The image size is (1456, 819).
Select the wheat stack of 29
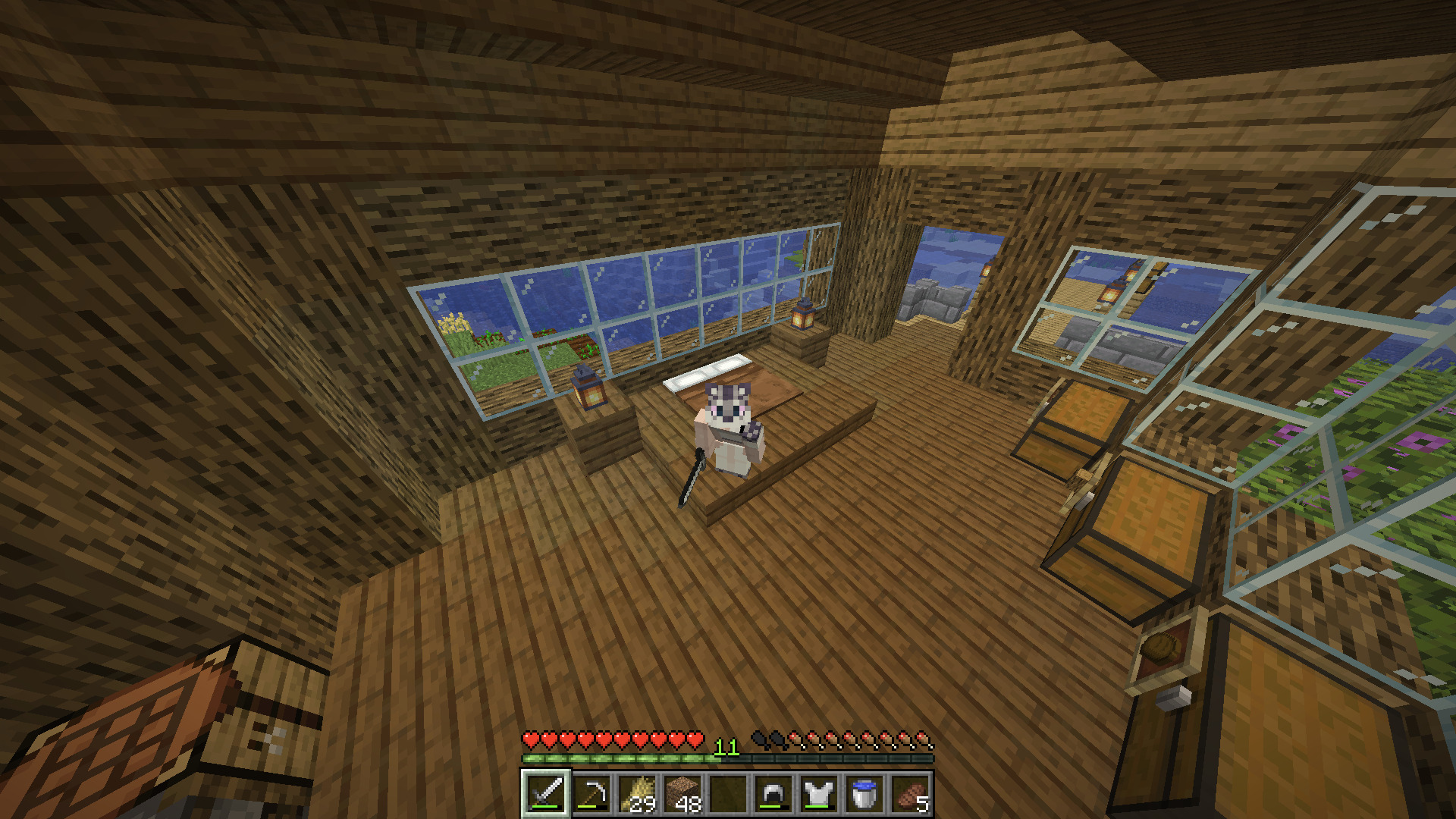pyautogui.click(x=637, y=794)
